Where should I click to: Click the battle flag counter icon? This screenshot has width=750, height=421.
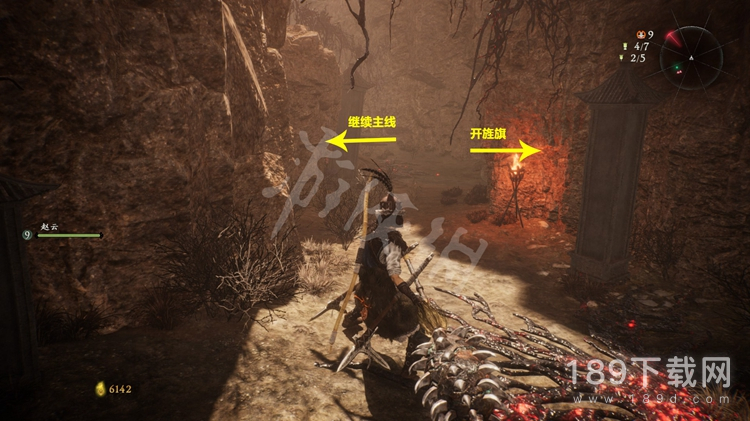(x=626, y=46)
